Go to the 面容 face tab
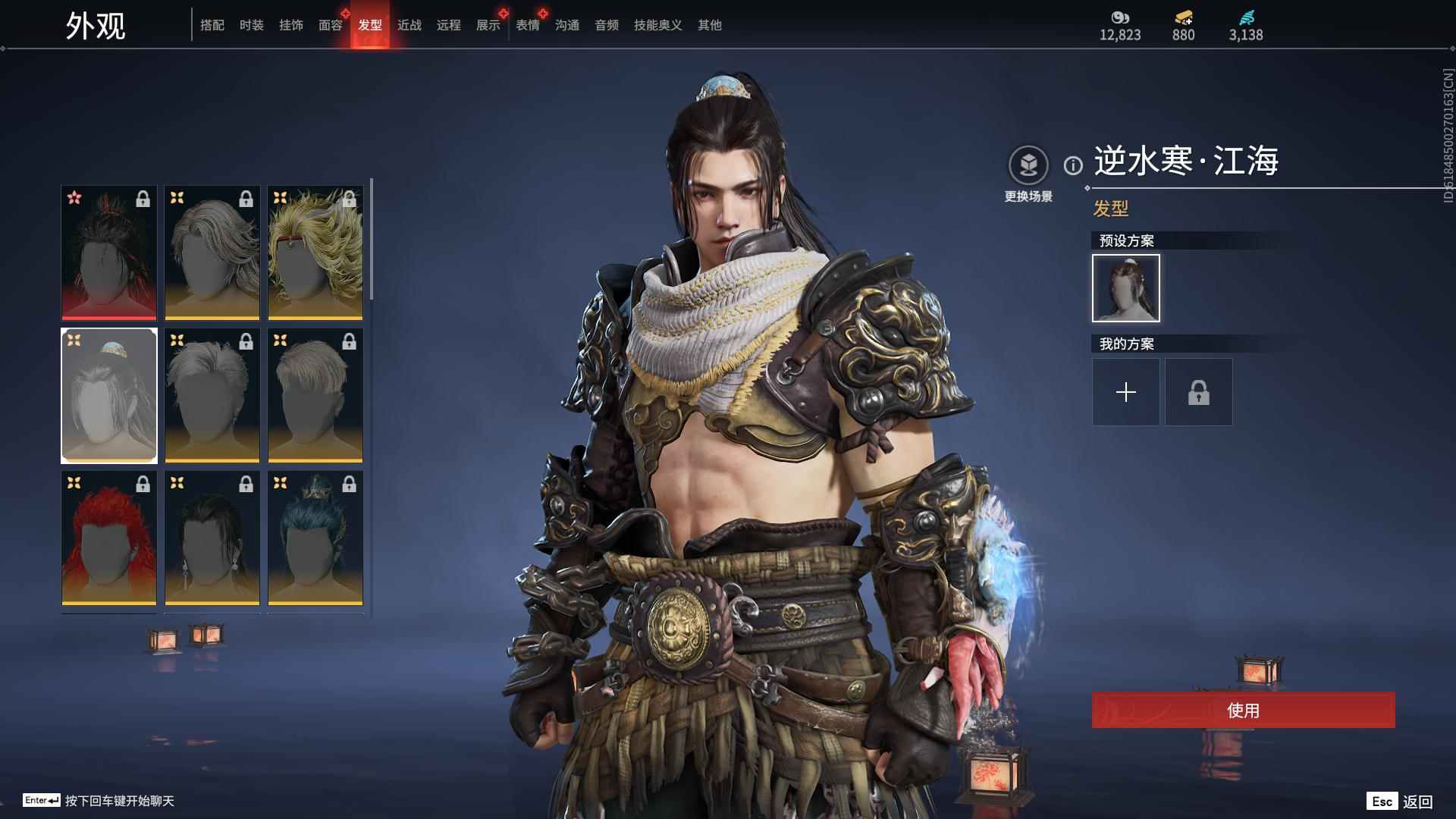 (331, 25)
